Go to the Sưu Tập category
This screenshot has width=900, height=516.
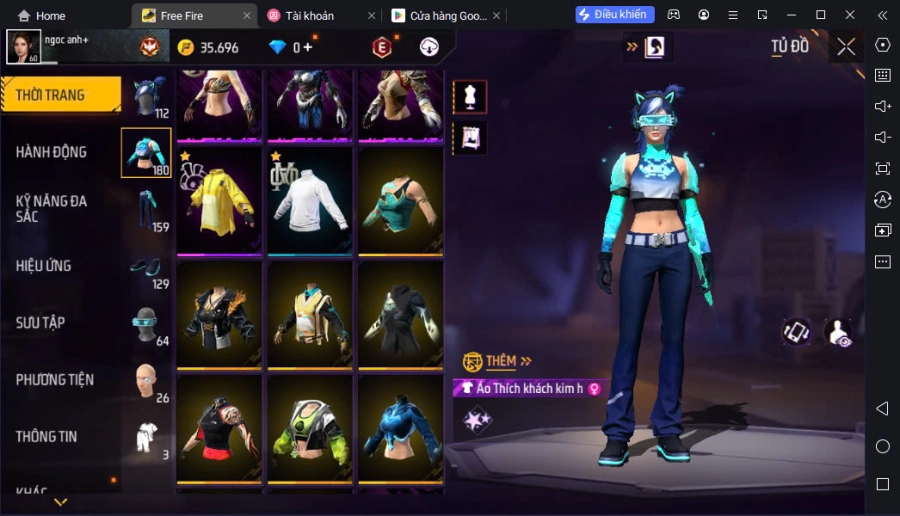point(41,323)
